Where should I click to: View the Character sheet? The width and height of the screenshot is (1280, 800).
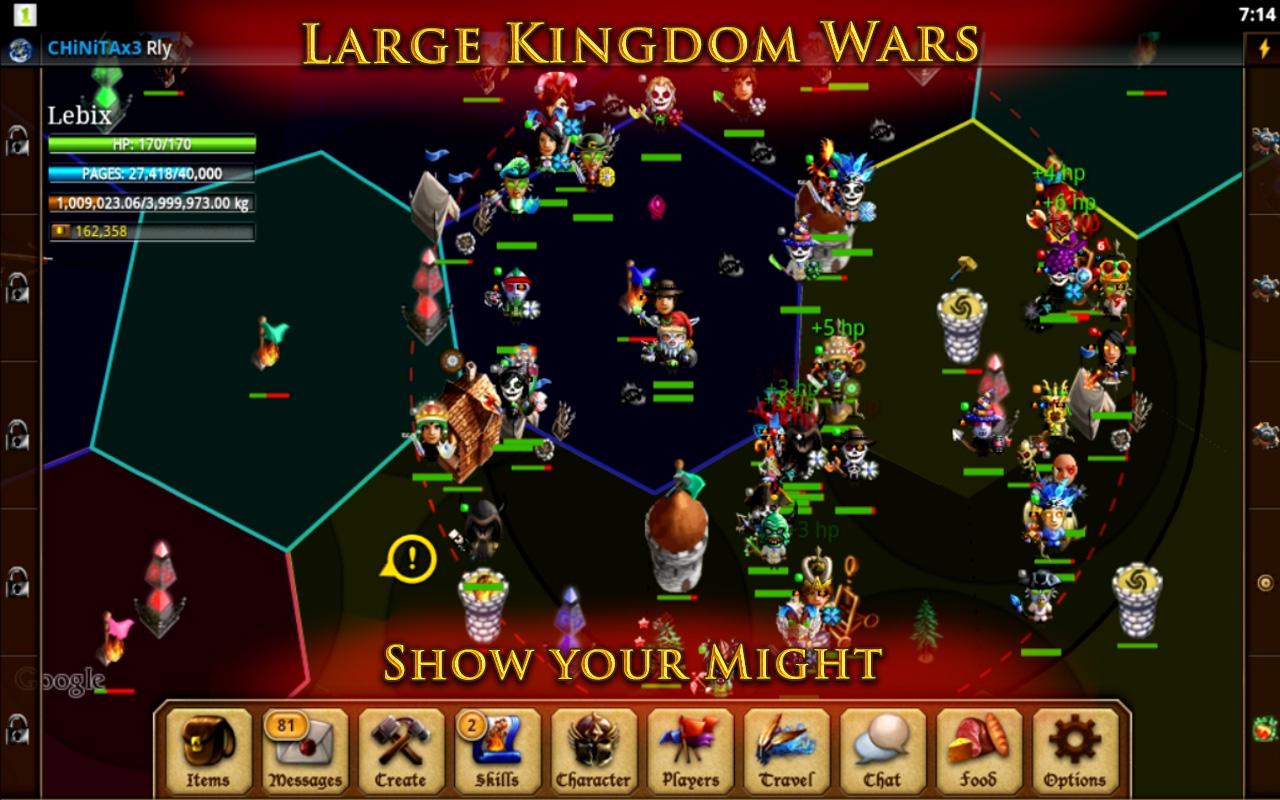(x=593, y=751)
